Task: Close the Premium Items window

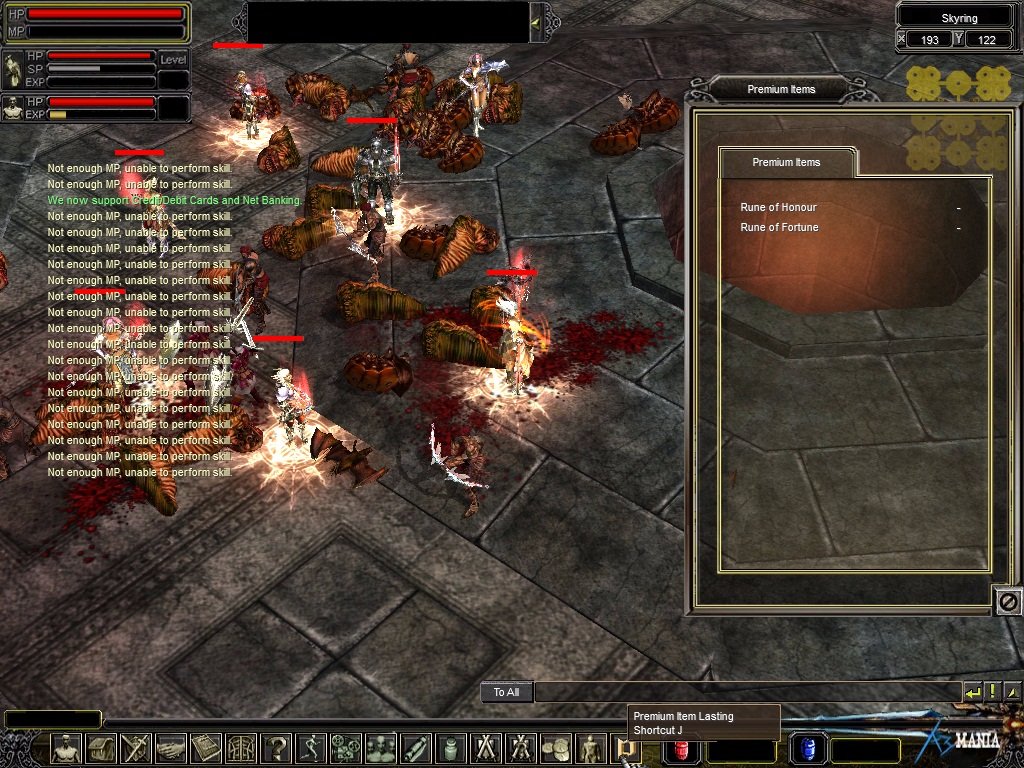Action: tap(1008, 601)
